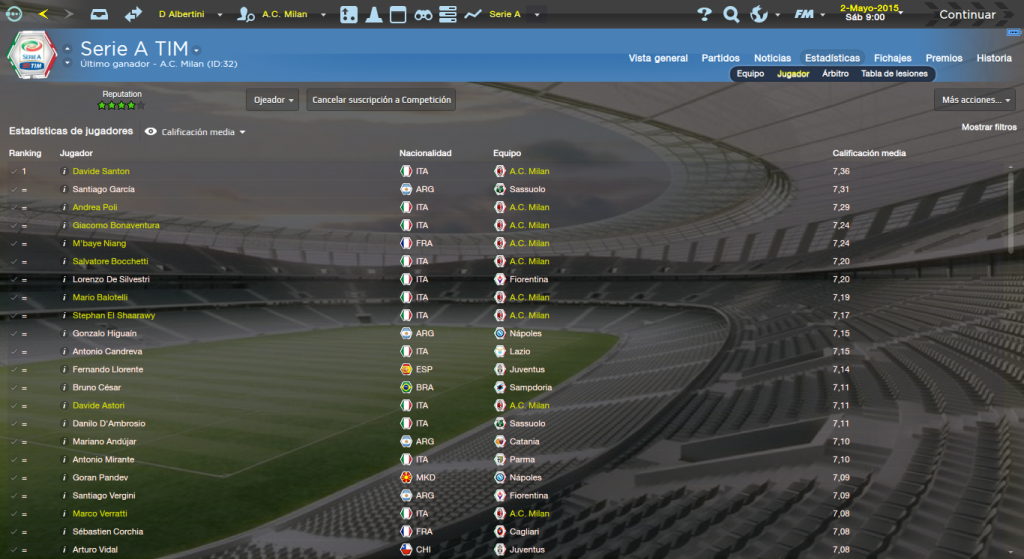
Task: Show the Fichajes tab
Action: point(892,58)
